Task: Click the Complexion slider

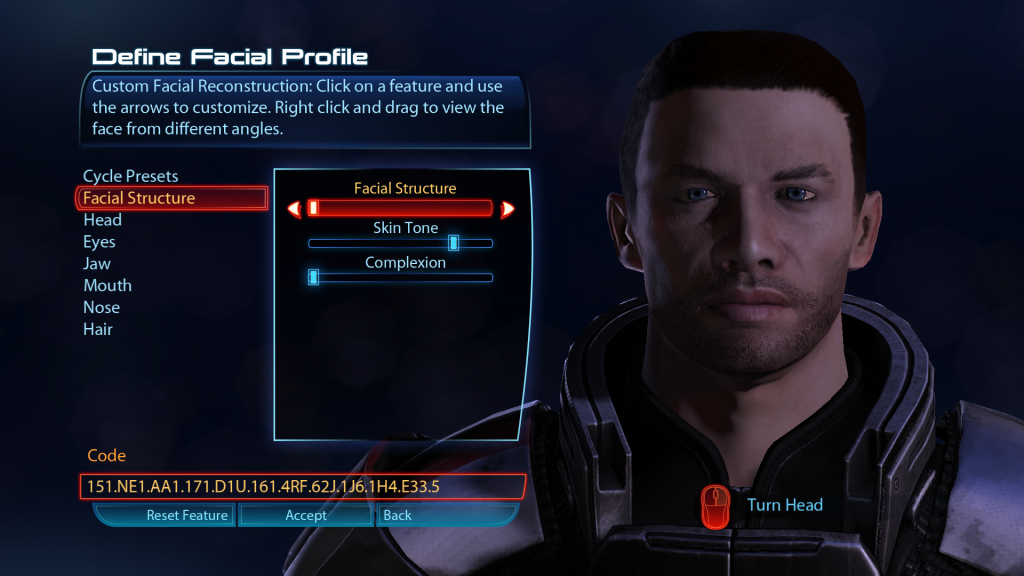Action: point(400,277)
